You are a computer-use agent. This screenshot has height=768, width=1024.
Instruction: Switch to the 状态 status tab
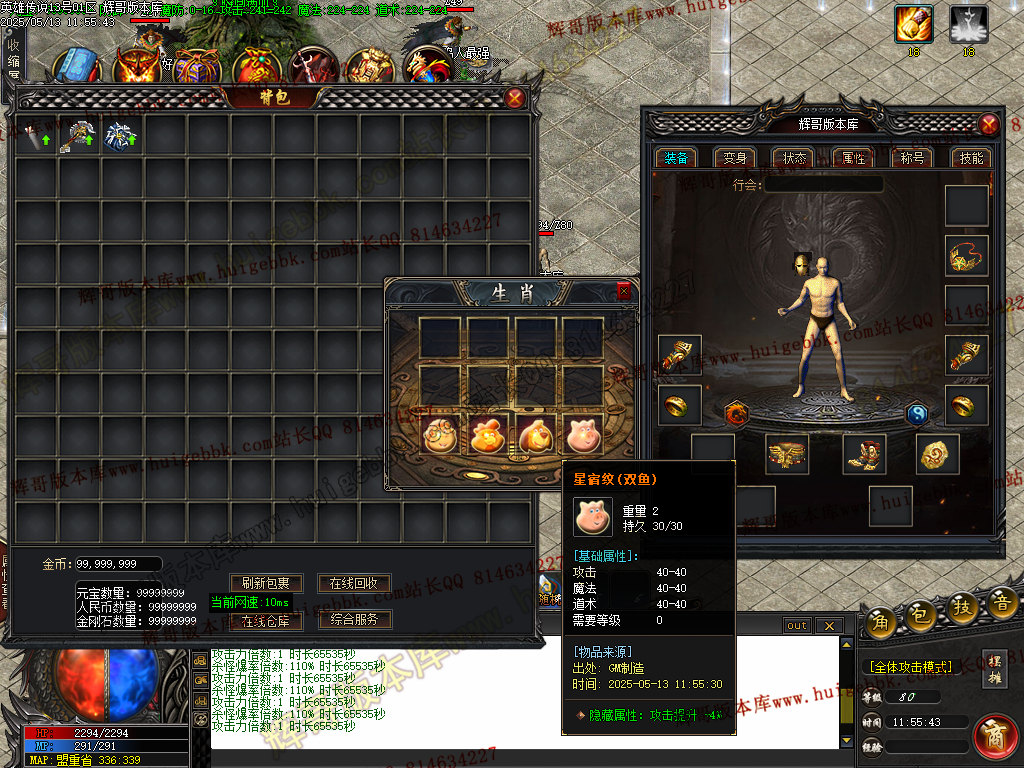(x=795, y=158)
